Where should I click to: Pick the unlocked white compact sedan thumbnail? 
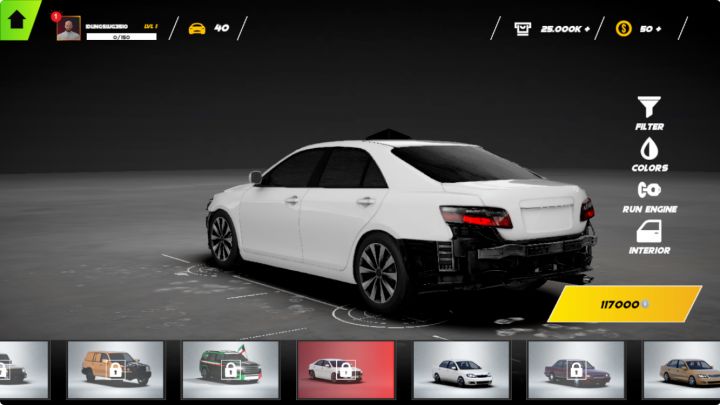pyautogui.click(x=461, y=369)
